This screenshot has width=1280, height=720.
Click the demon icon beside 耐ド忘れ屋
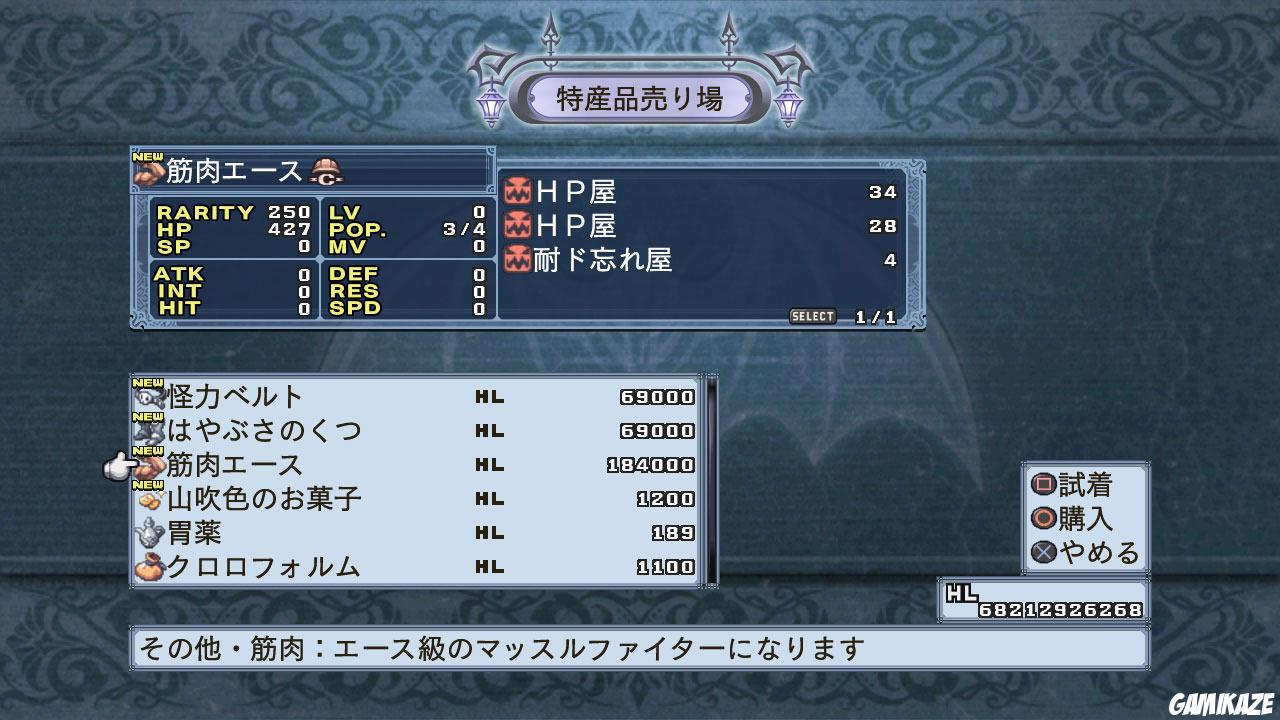[519, 258]
